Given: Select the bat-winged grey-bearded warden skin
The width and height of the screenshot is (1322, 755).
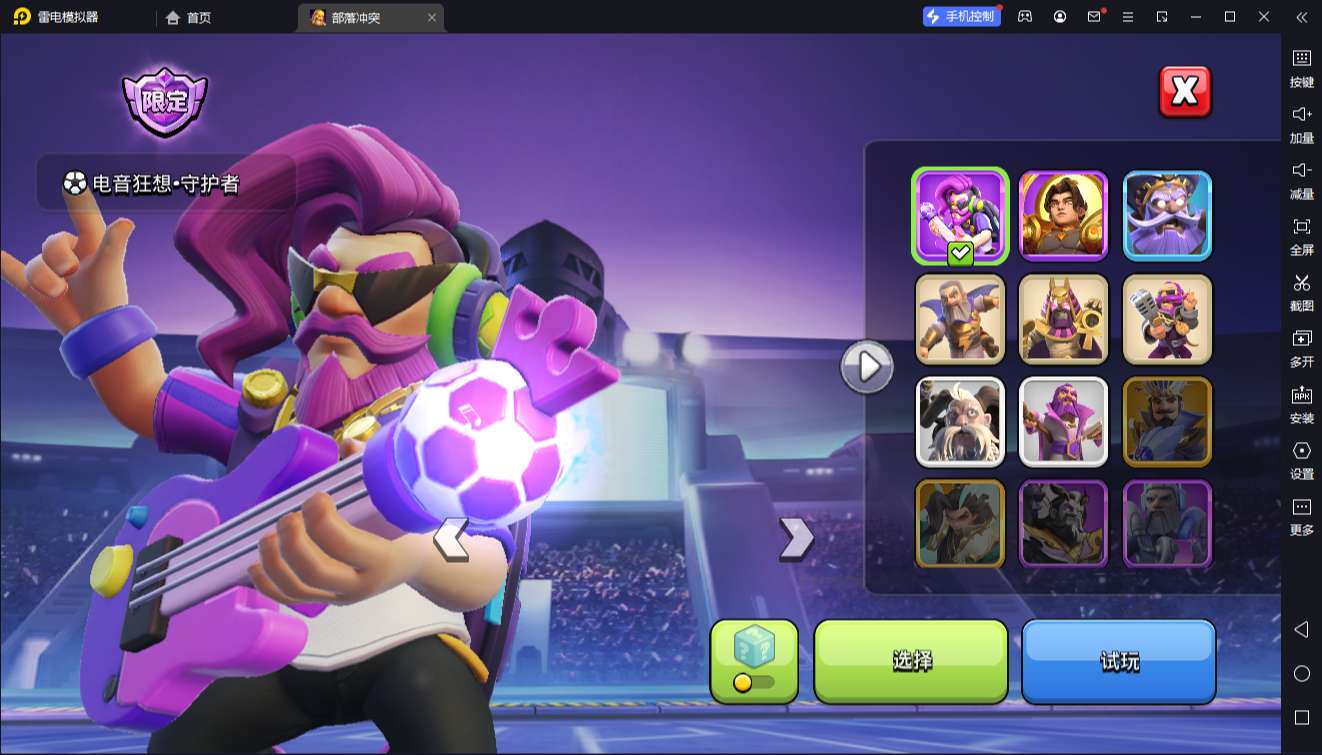Looking at the screenshot, I should pyautogui.click(x=960, y=319).
